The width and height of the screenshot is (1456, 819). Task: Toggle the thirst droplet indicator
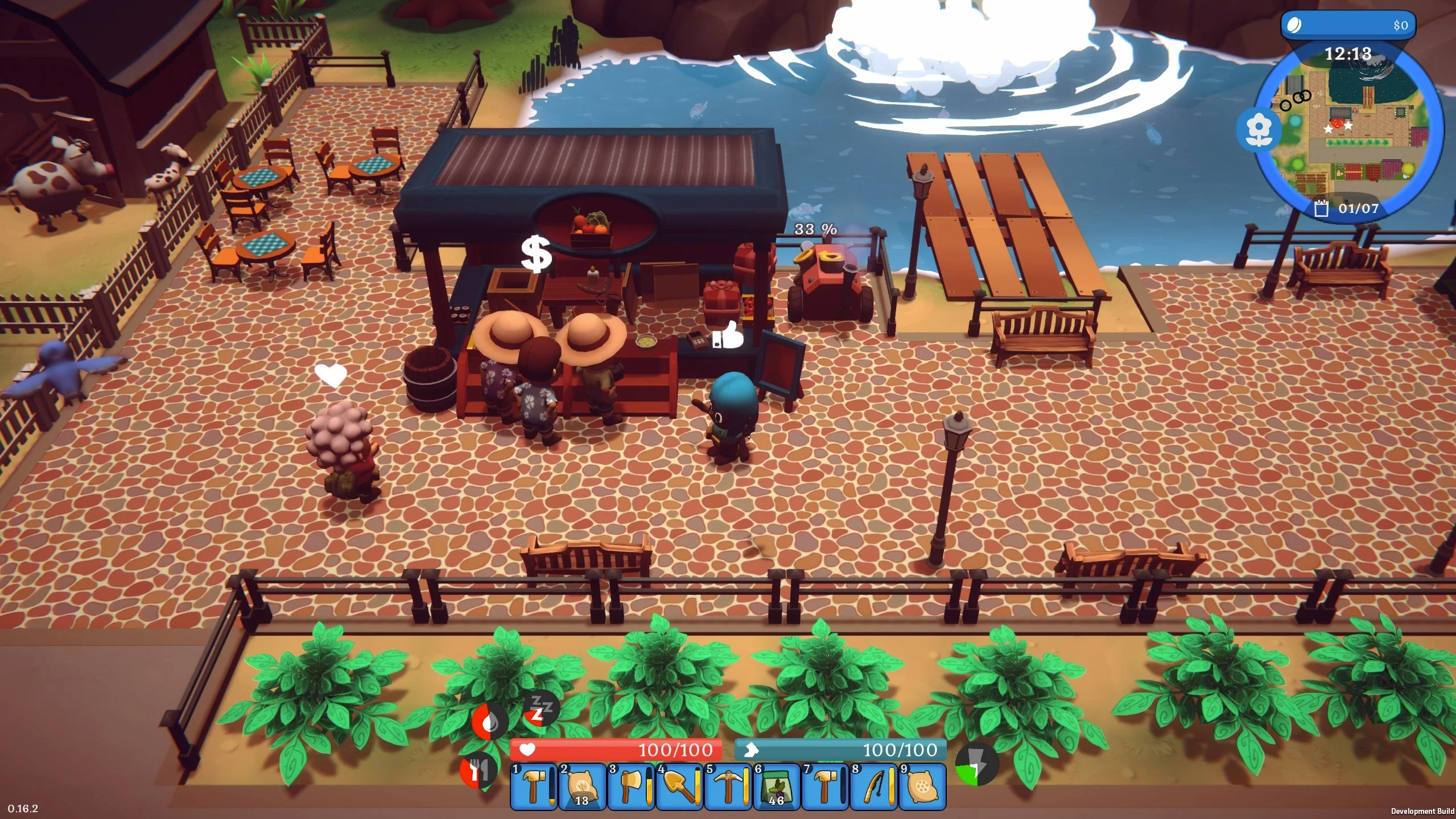coord(490,721)
